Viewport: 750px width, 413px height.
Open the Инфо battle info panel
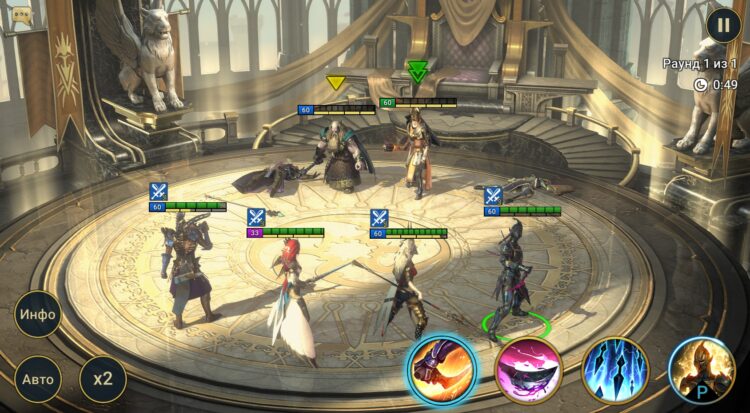click(37, 315)
